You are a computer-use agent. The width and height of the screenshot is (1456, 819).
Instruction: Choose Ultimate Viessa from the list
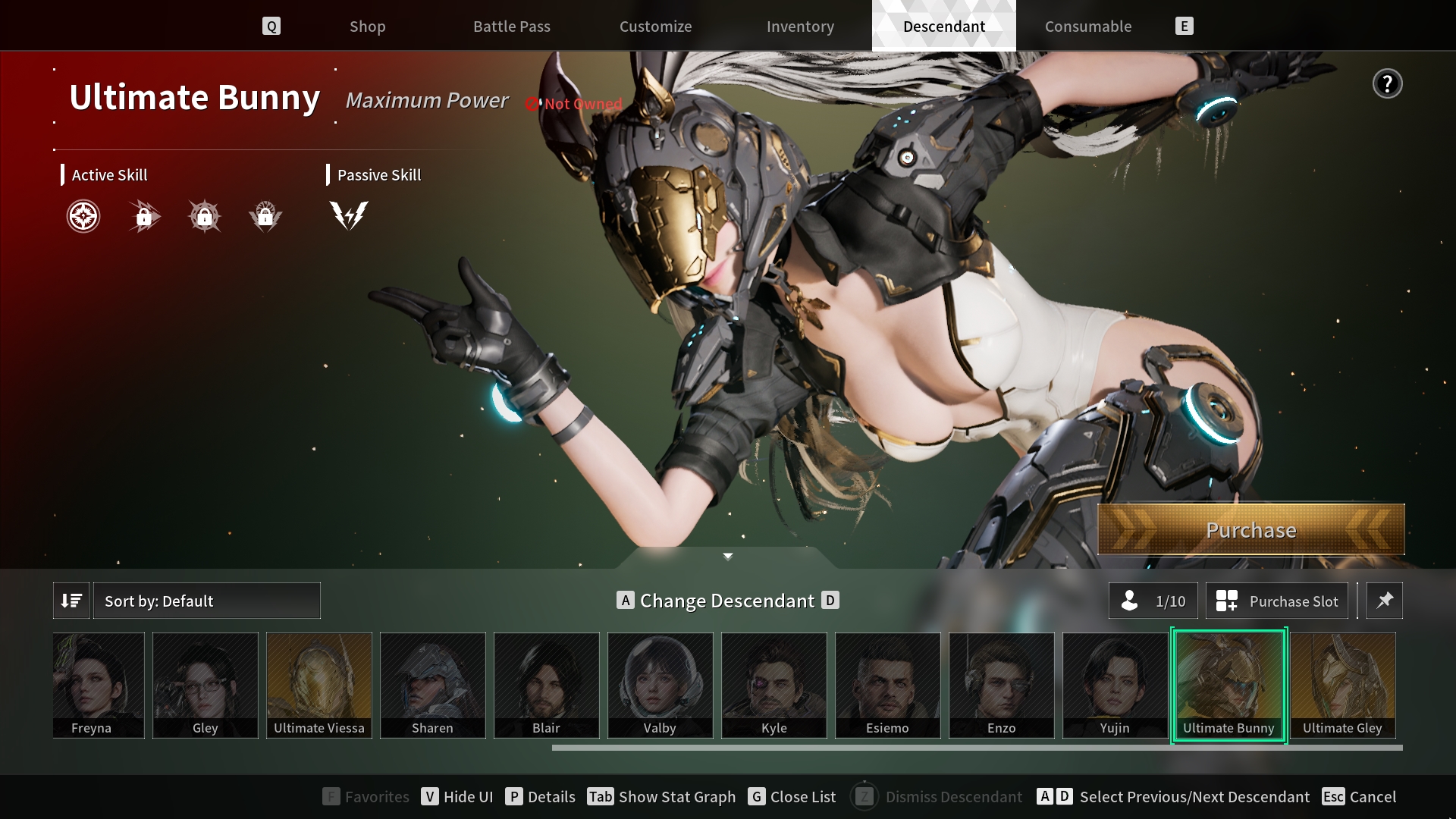coord(319,685)
